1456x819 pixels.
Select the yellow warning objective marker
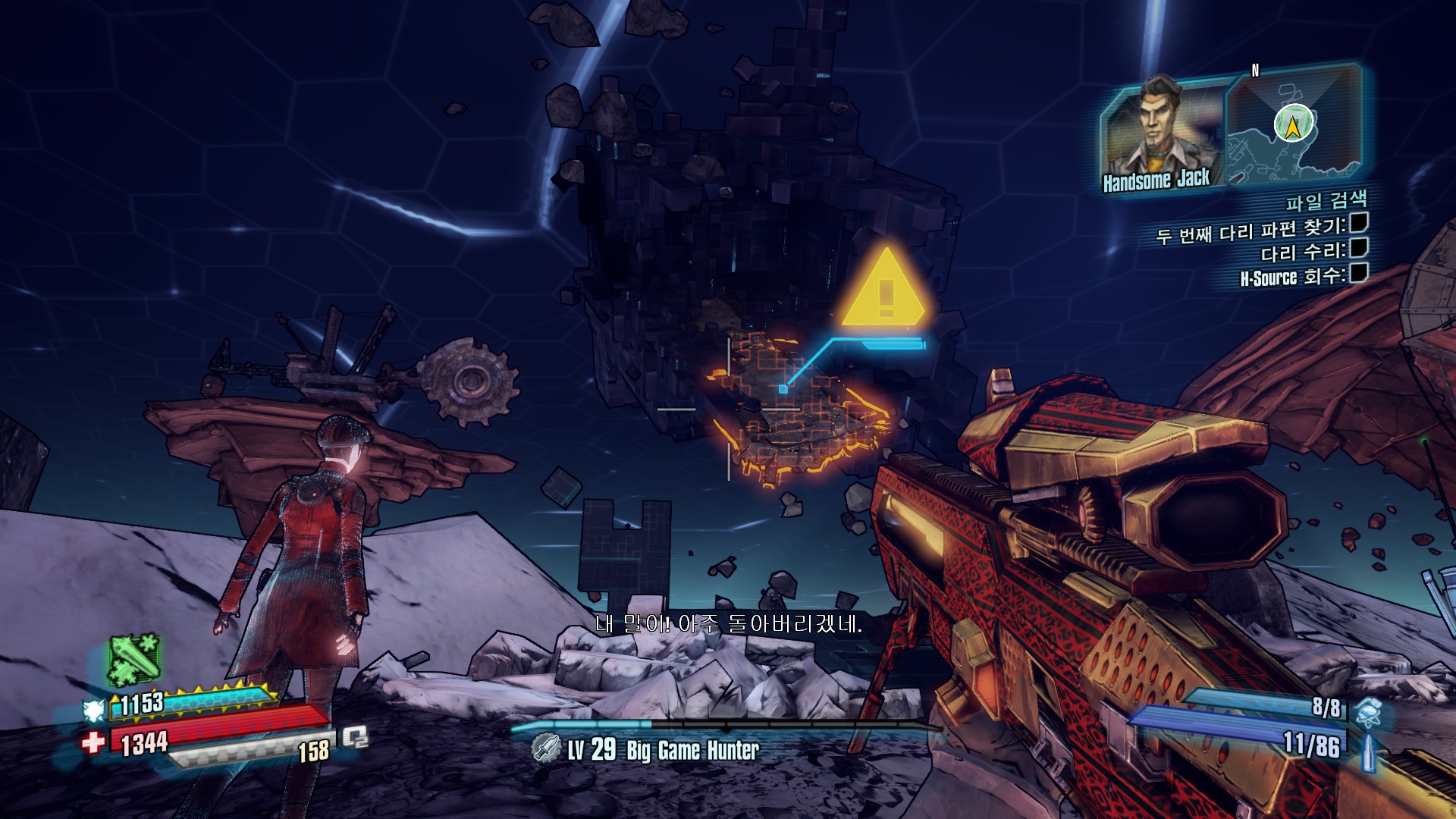(883, 287)
